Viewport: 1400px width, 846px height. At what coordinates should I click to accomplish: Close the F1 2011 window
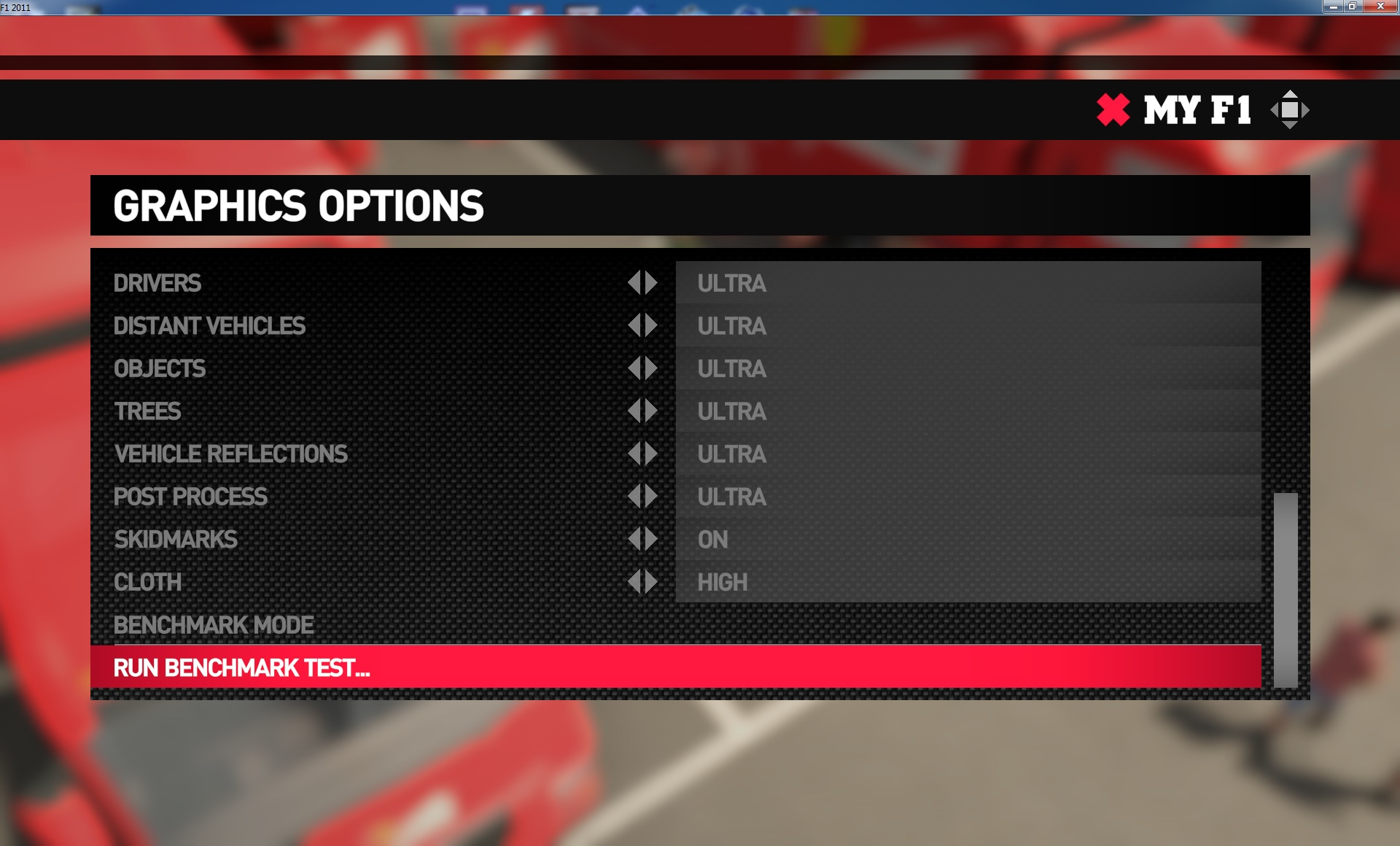tap(1380, 7)
